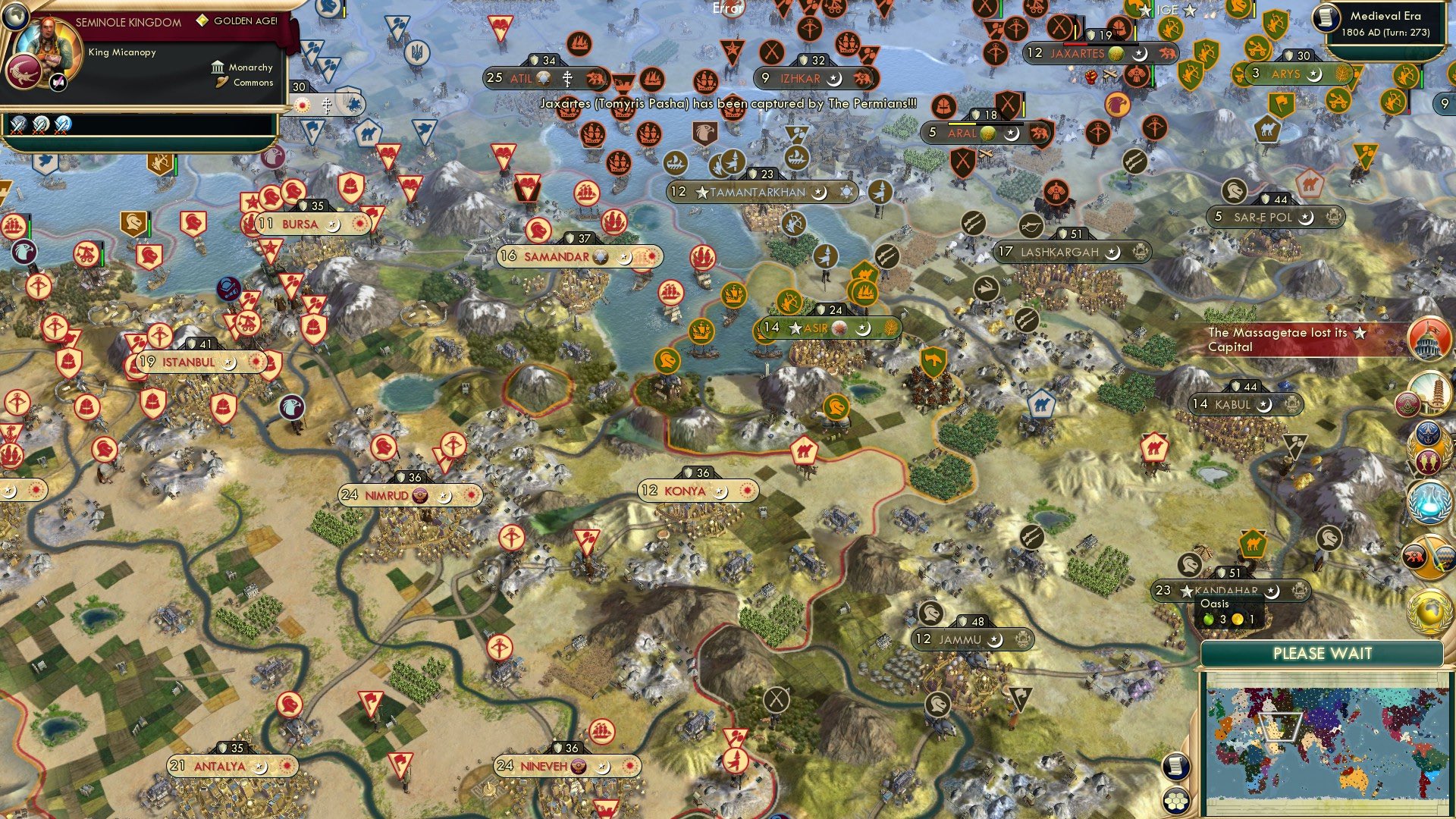
Task: Click the Monarchy policy temple icon
Action: [218, 67]
